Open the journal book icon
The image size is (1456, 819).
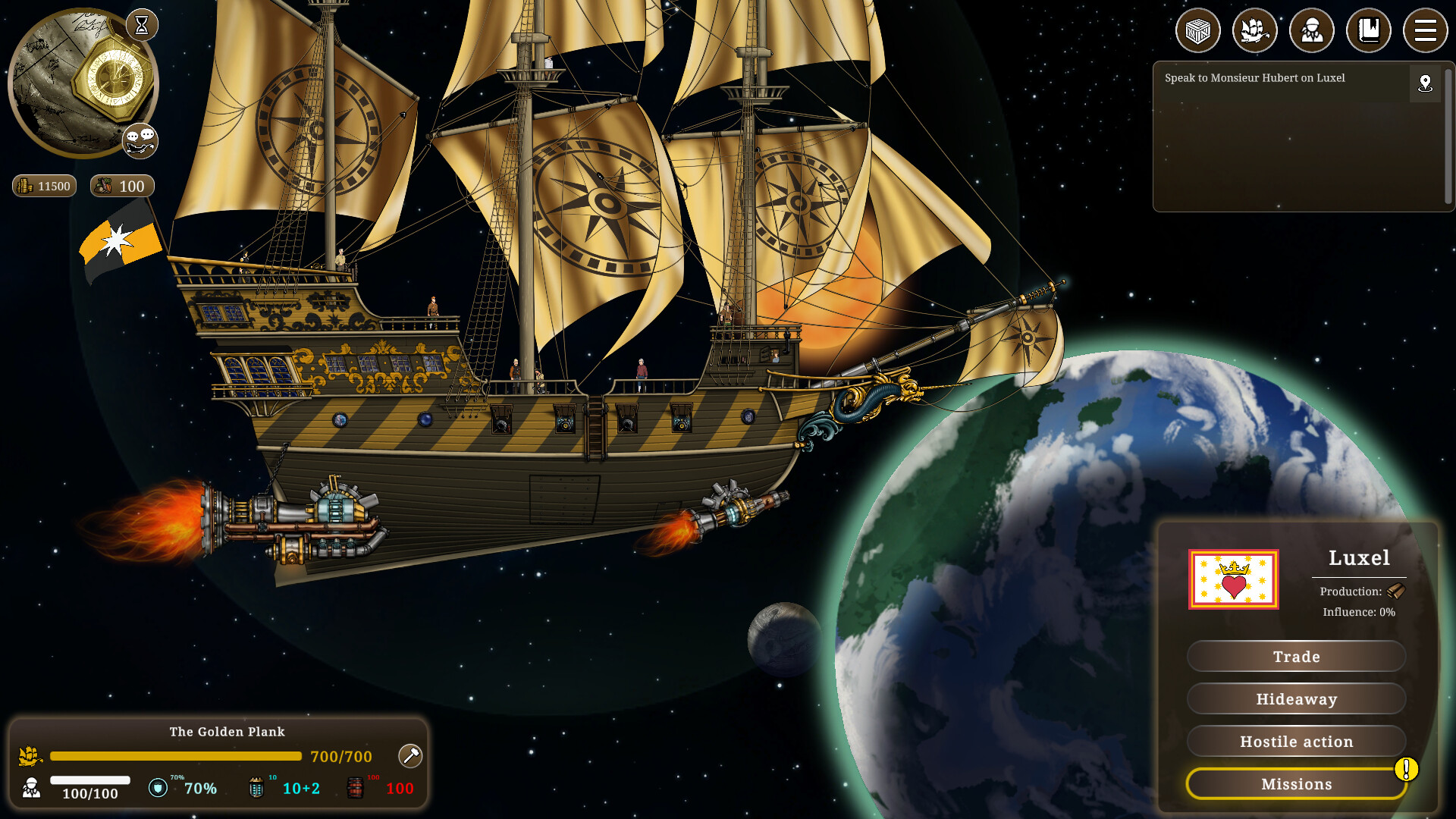coord(1369,30)
